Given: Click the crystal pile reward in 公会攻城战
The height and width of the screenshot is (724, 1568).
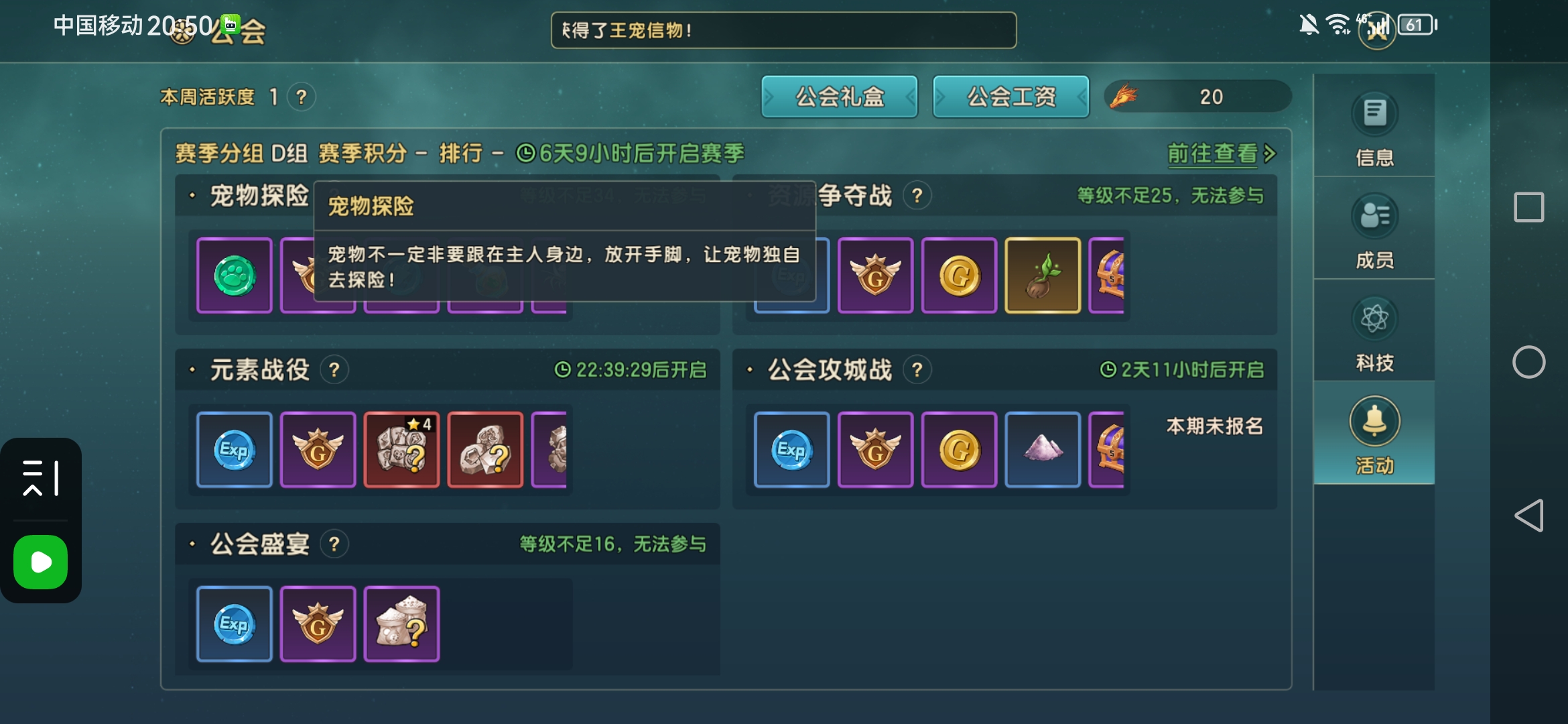Looking at the screenshot, I should (1043, 450).
